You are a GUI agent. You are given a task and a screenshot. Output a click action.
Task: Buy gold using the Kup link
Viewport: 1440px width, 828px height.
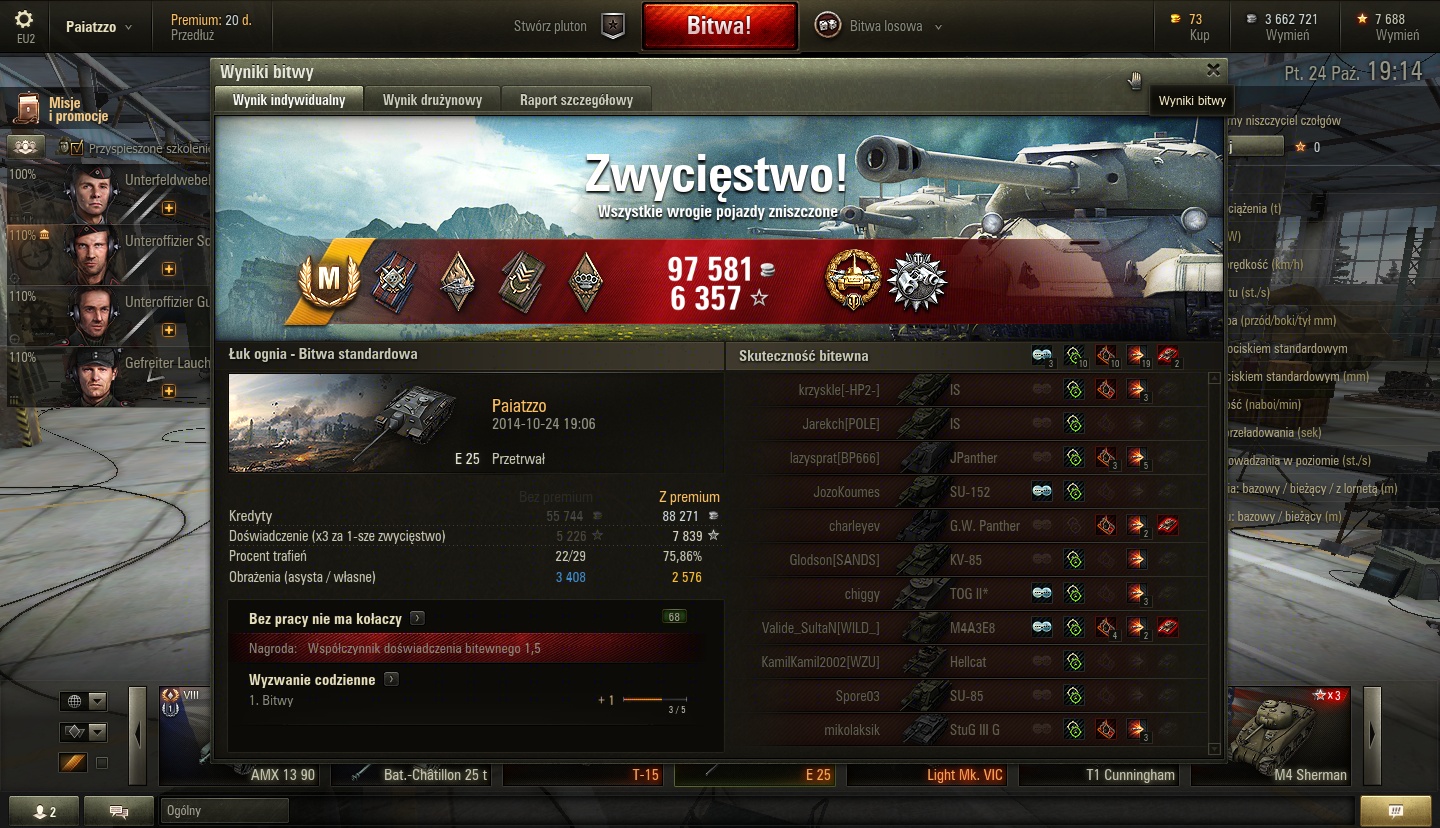pyautogui.click(x=1199, y=35)
